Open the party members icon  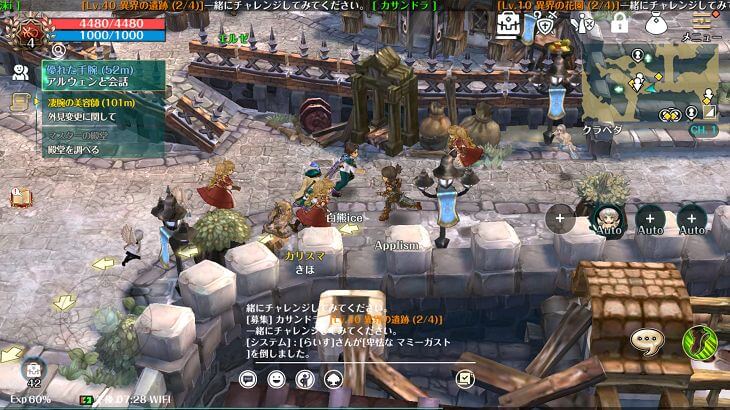pyautogui.click(x=19, y=72)
